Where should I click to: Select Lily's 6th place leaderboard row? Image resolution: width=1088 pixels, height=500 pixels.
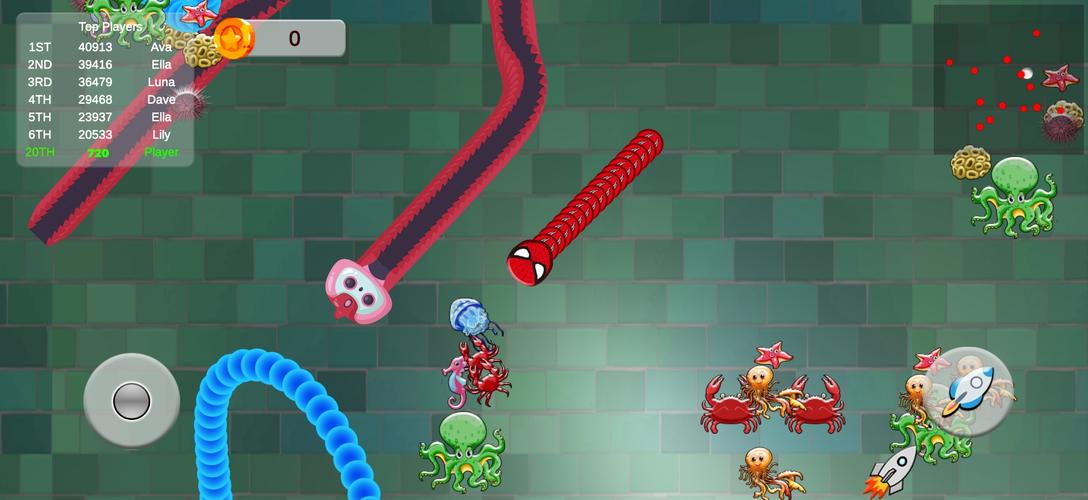pyautogui.click(x=100, y=135)
